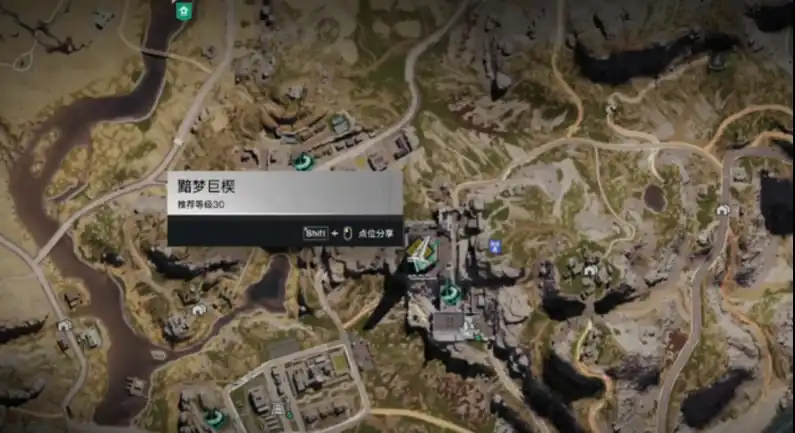795x433 pixels.
Task: Select the highlighted 黯梦巨楔 map marker
Action: tap(420, 255)
